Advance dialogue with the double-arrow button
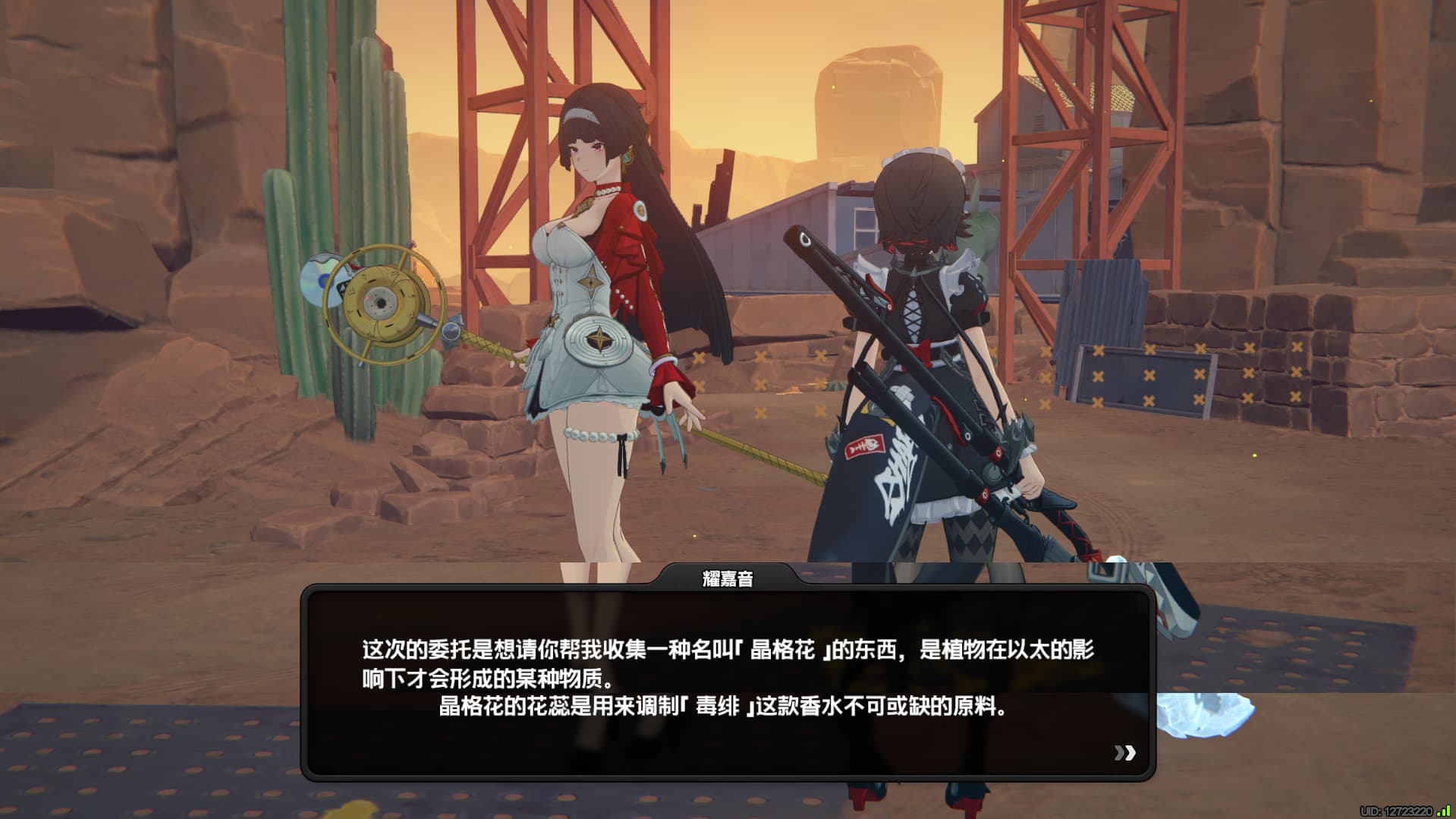Screen dimensions: 1456x819 coord(1124,752)
